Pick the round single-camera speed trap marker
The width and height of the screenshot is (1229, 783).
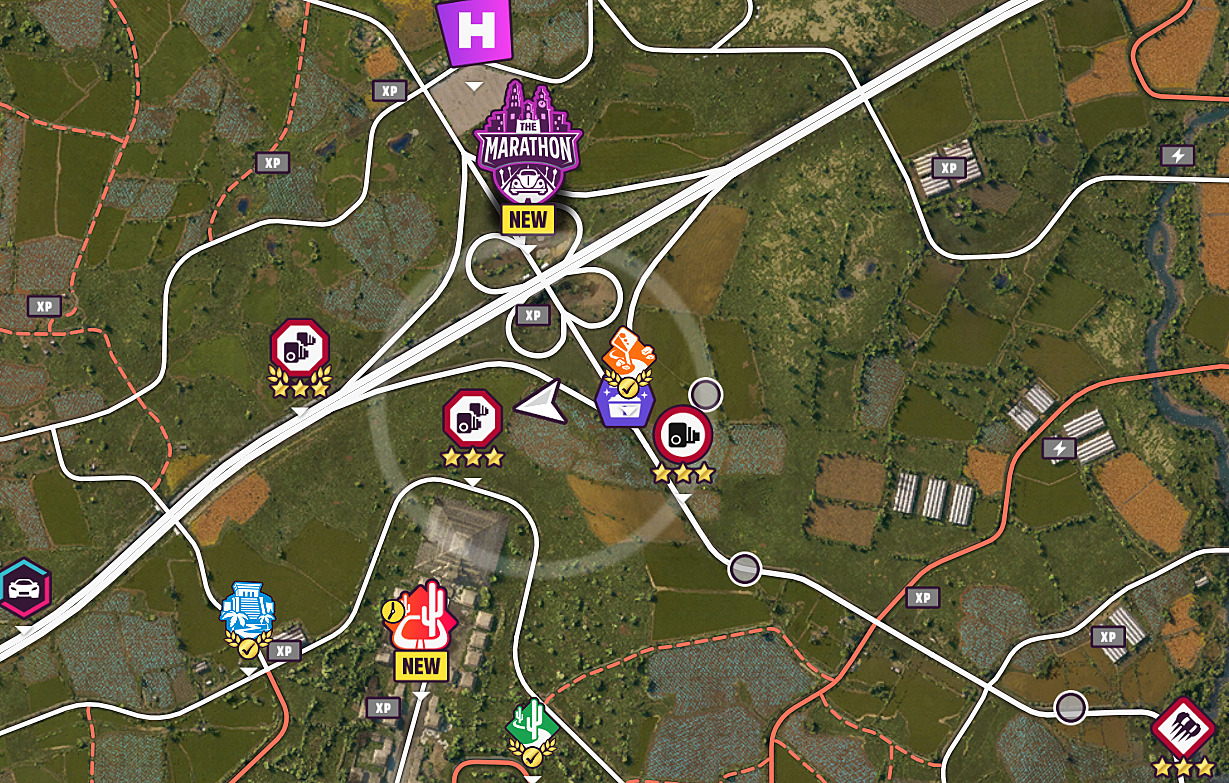pyautogui.click(x=683, y=435)
